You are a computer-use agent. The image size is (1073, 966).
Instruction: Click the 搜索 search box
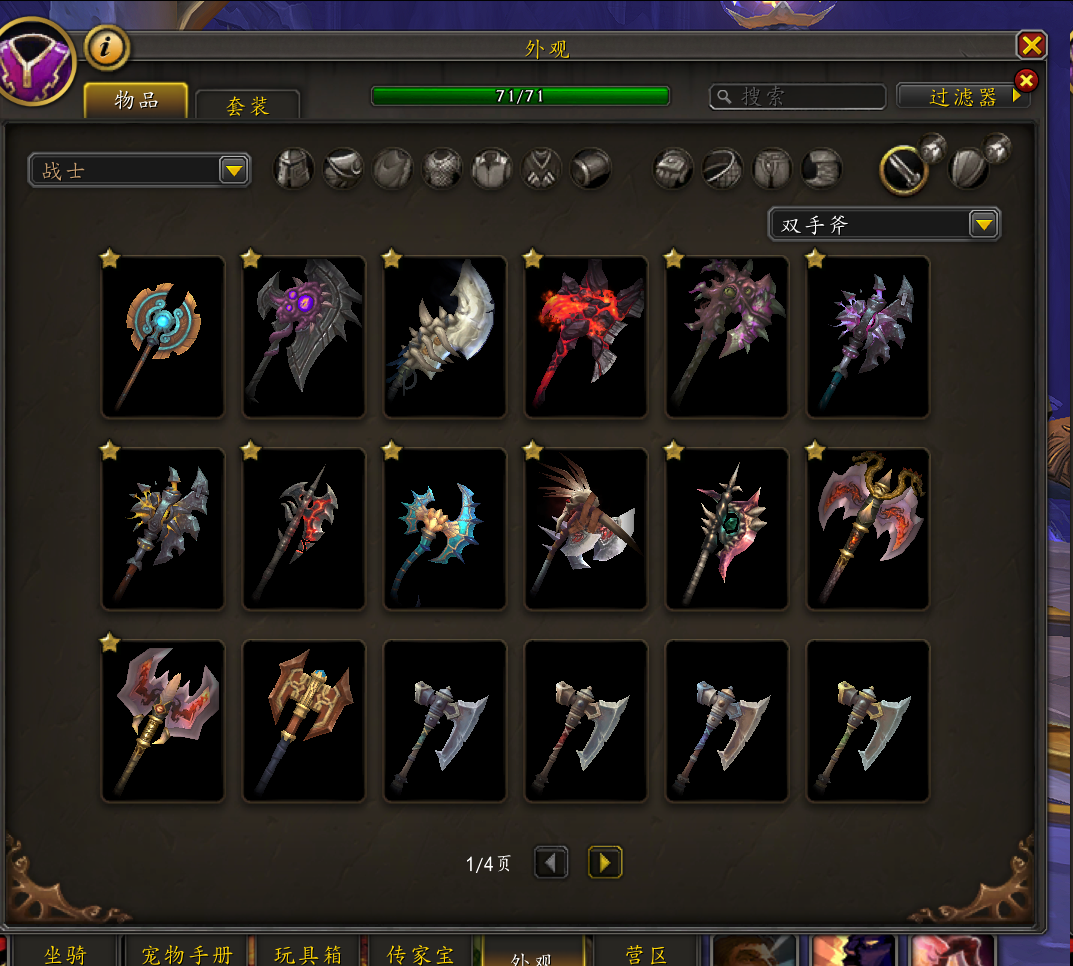pos(798,96)
